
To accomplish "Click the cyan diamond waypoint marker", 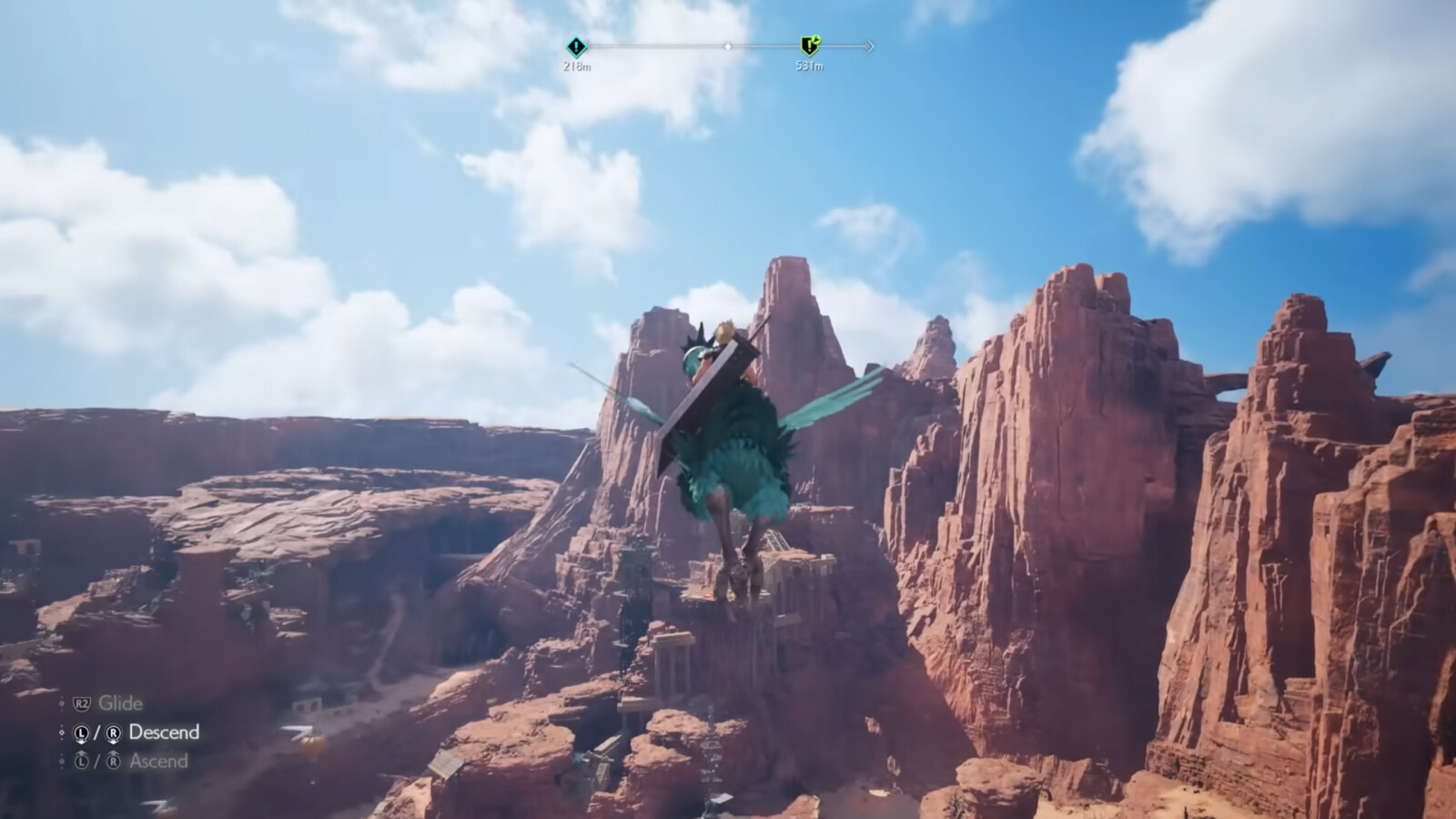I will (x=576, y=45).
